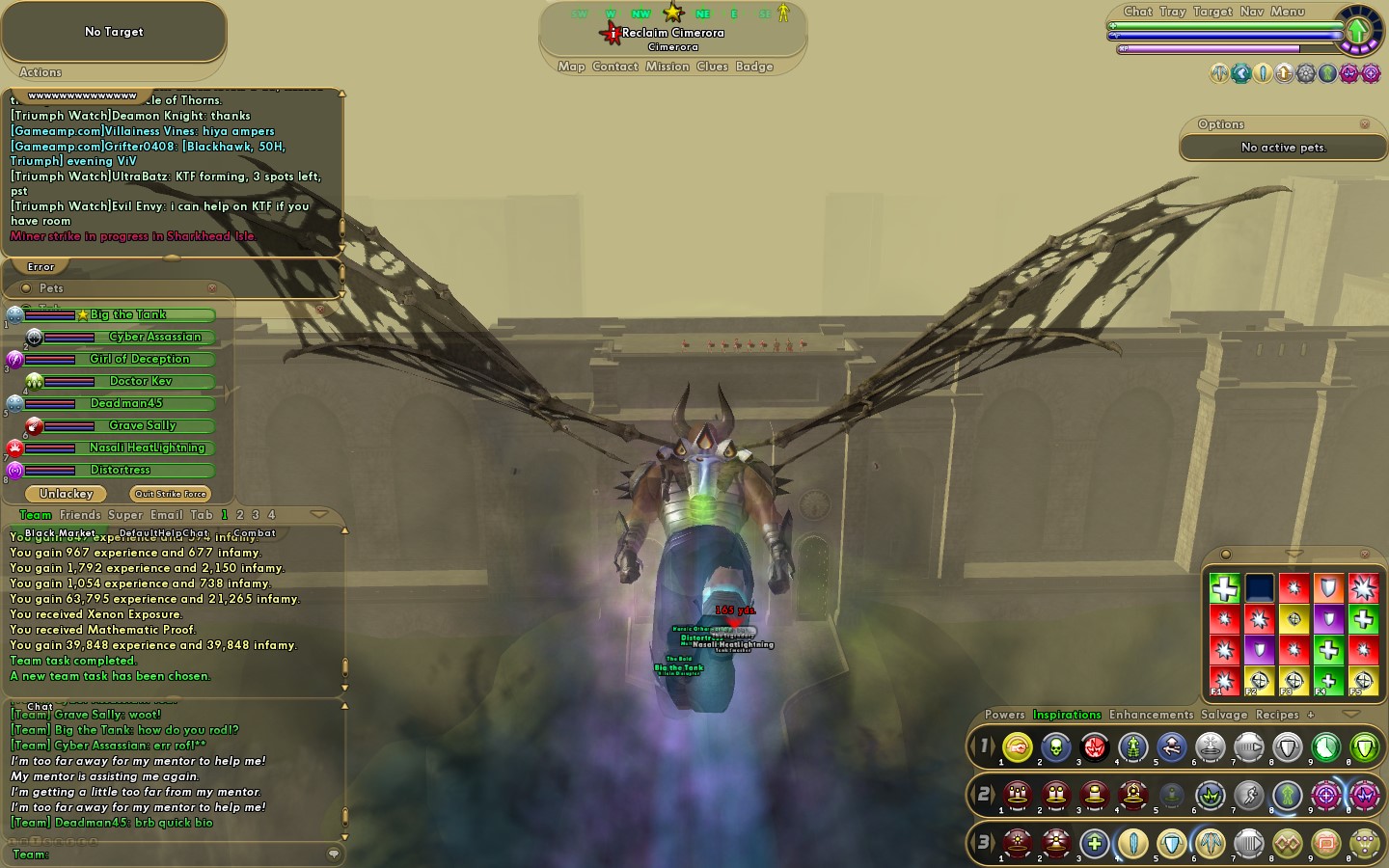The width and height of the screenshot is (1389, 868).
Task: Select teammate Doctor Kev
Action: 141,381
